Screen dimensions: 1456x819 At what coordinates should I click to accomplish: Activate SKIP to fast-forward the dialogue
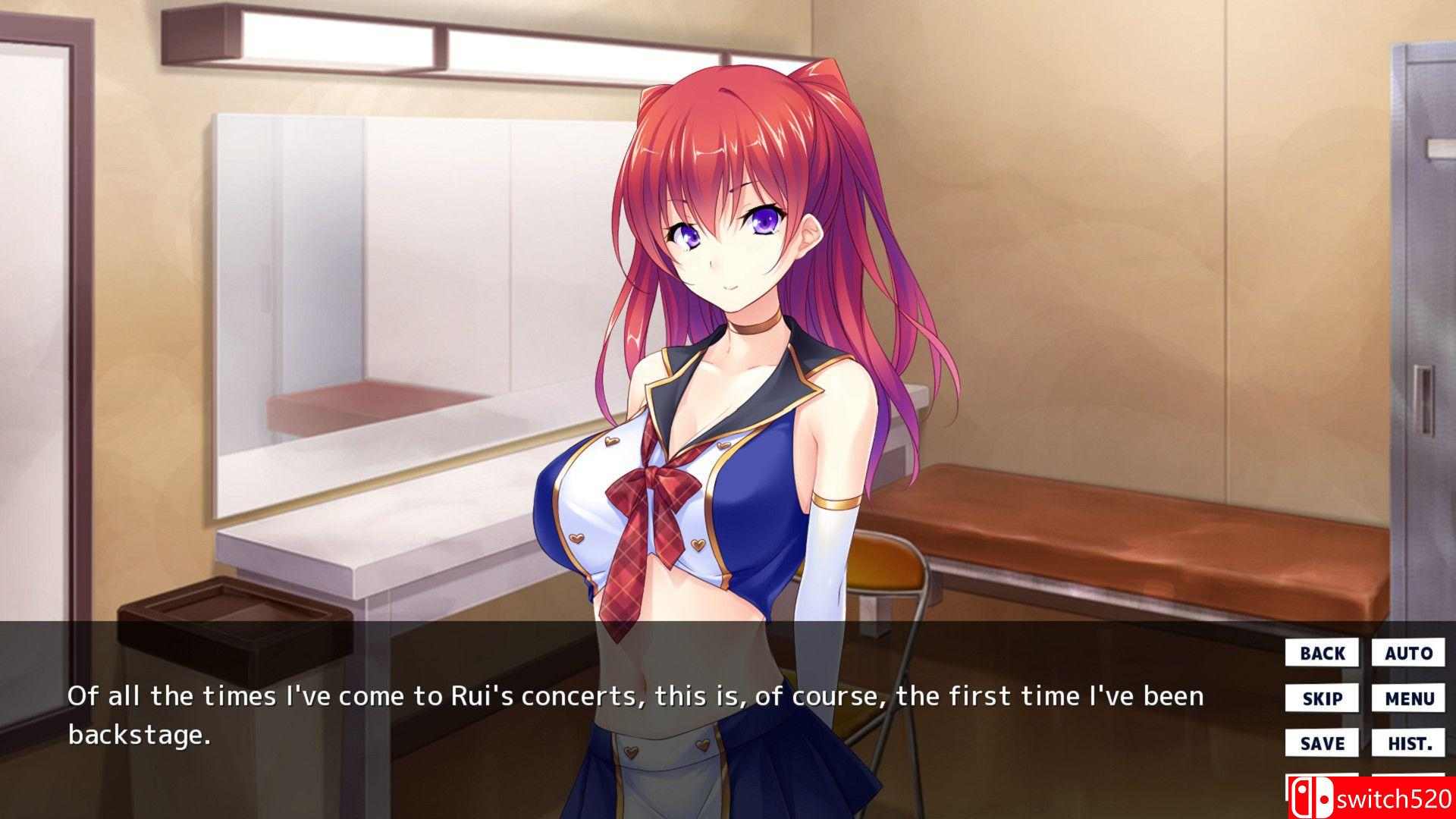click(x=1321, y=698)
